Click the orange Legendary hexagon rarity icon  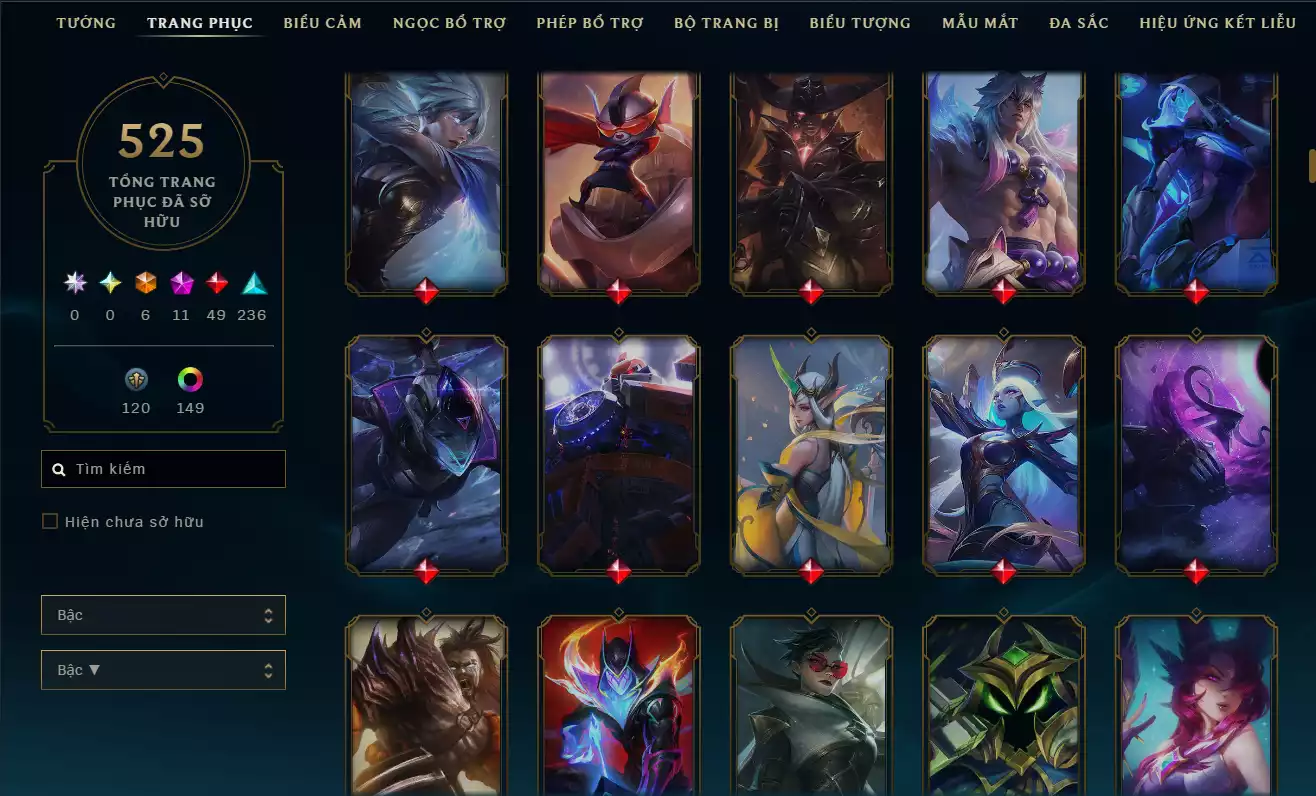click(x=145, y=283)
